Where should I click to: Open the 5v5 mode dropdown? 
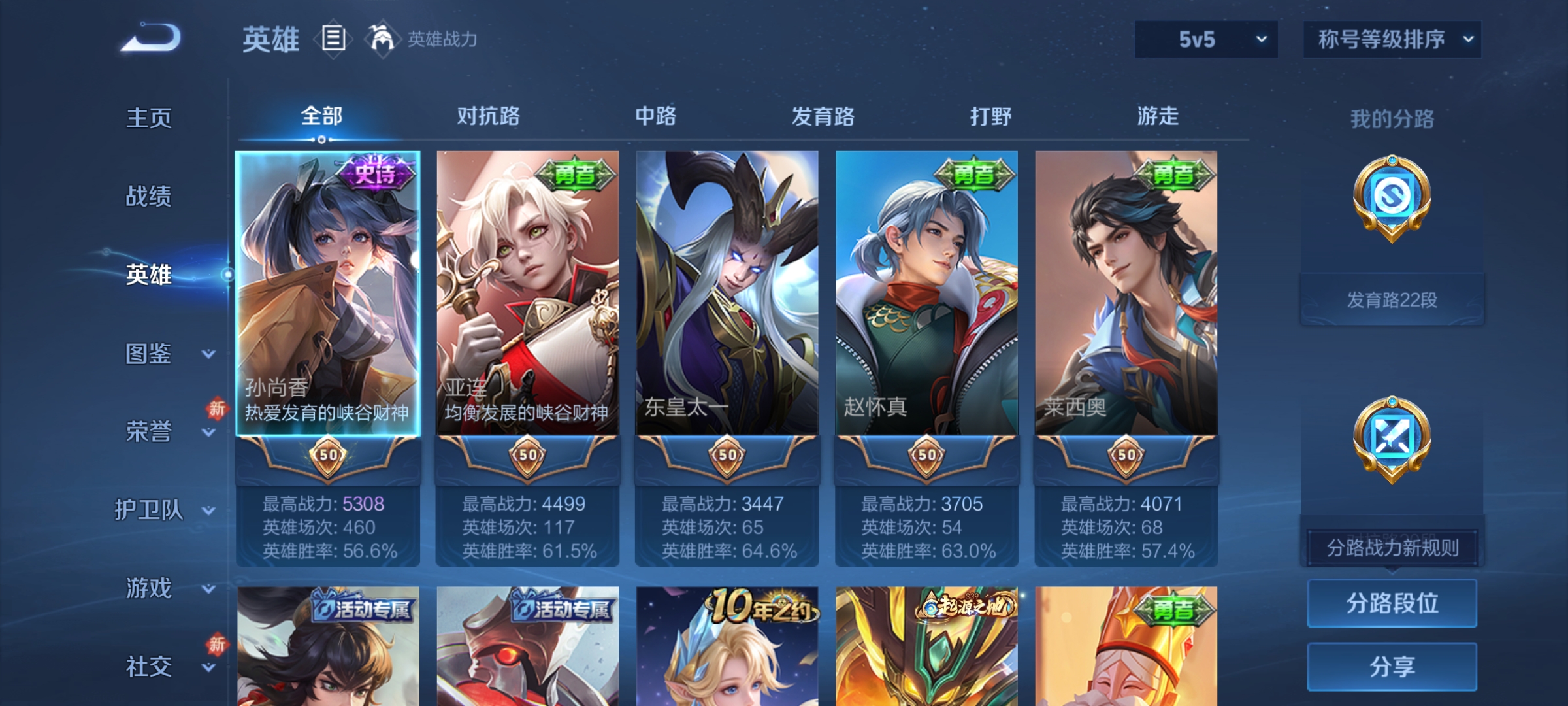pyautogui.click(x=1205, y=39)
